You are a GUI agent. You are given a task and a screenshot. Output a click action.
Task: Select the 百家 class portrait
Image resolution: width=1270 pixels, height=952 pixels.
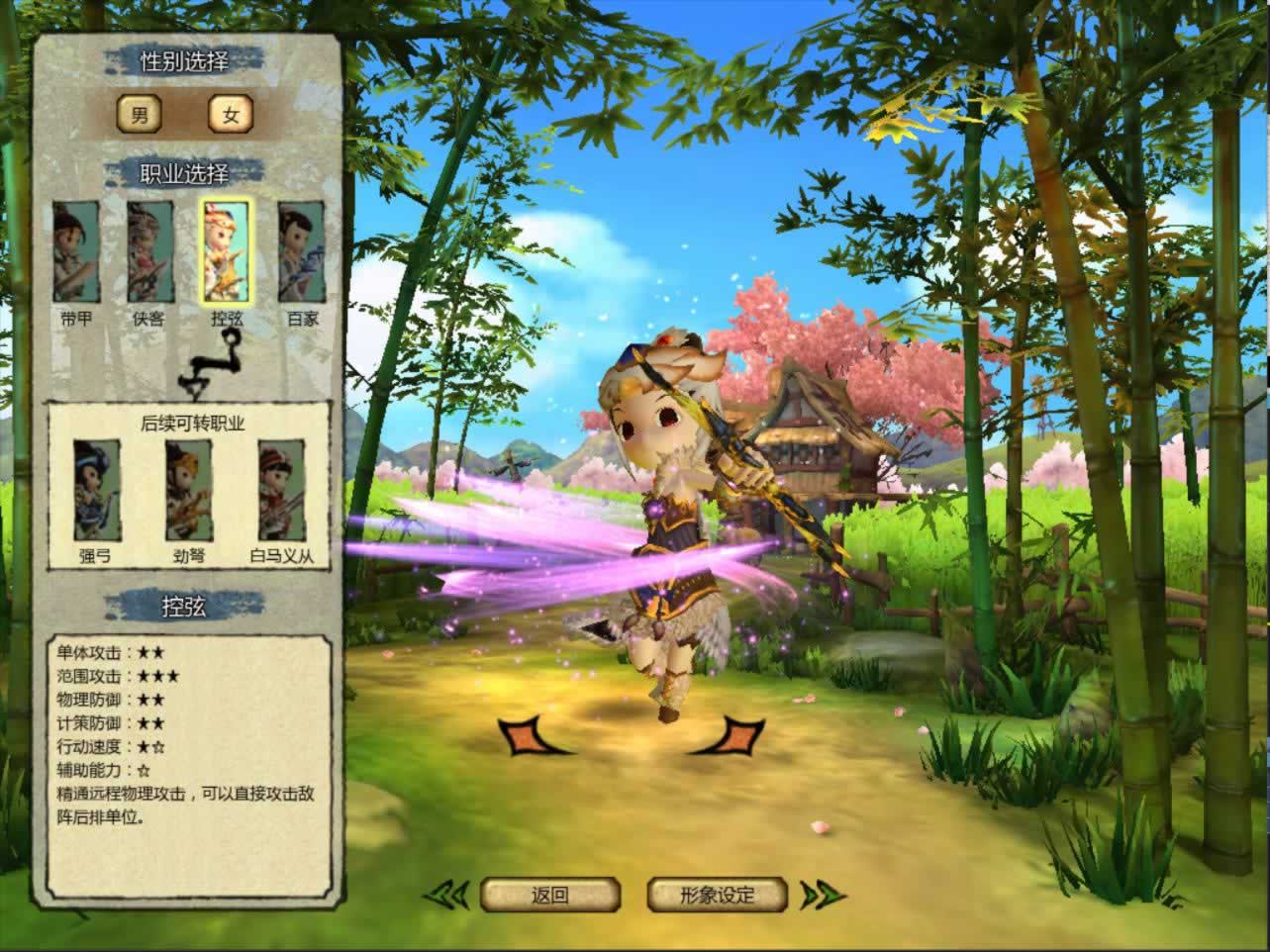click(302, 252)
